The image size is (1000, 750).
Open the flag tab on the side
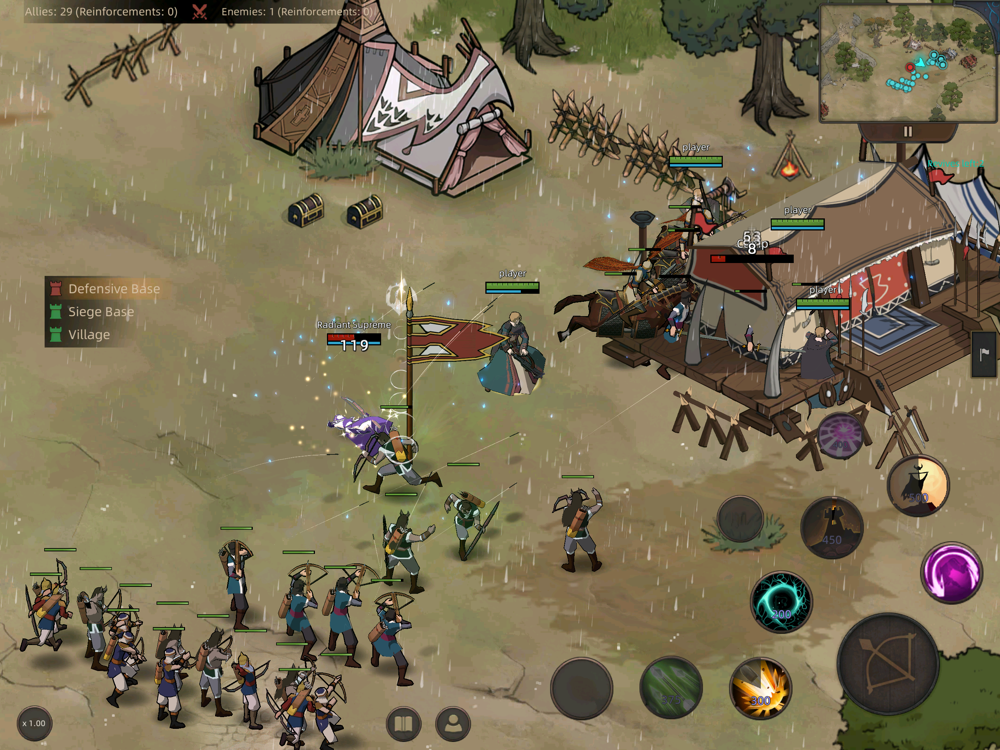pos(985,354)
